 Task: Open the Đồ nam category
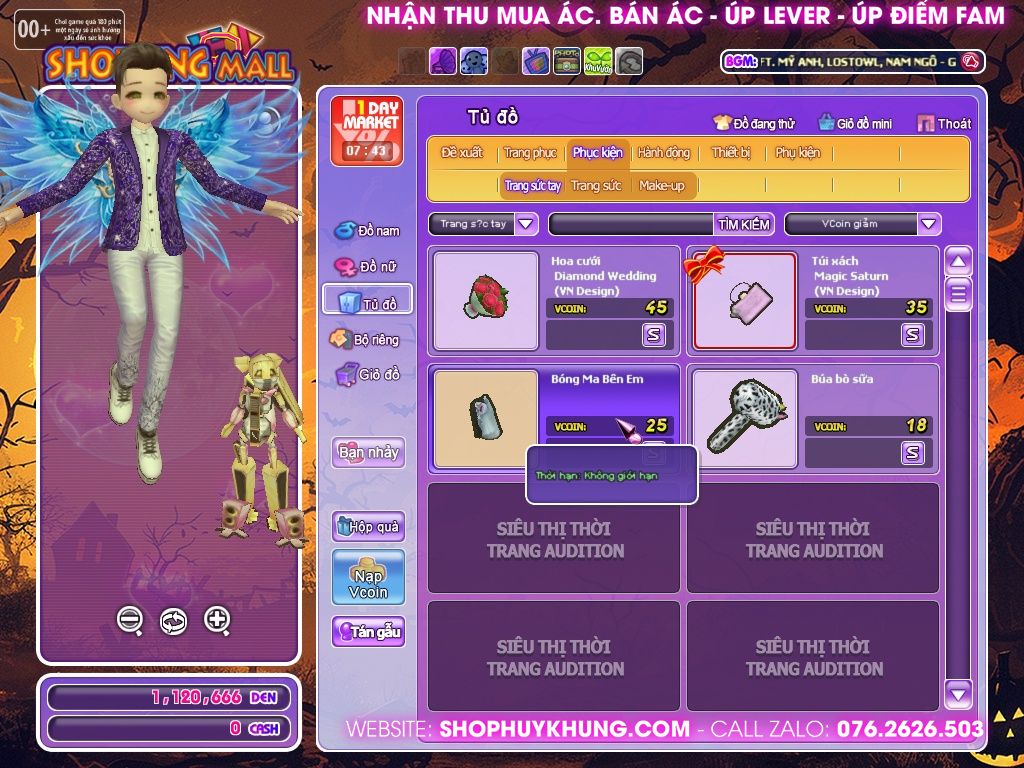367,231
